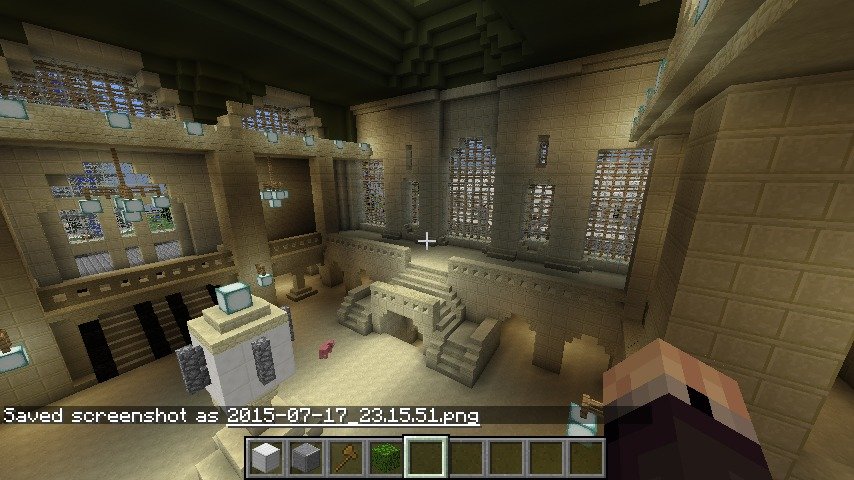Choose the wooden shovel hotbar slot
Viewport: 854px width, 480px height.
tap(345, 458)
